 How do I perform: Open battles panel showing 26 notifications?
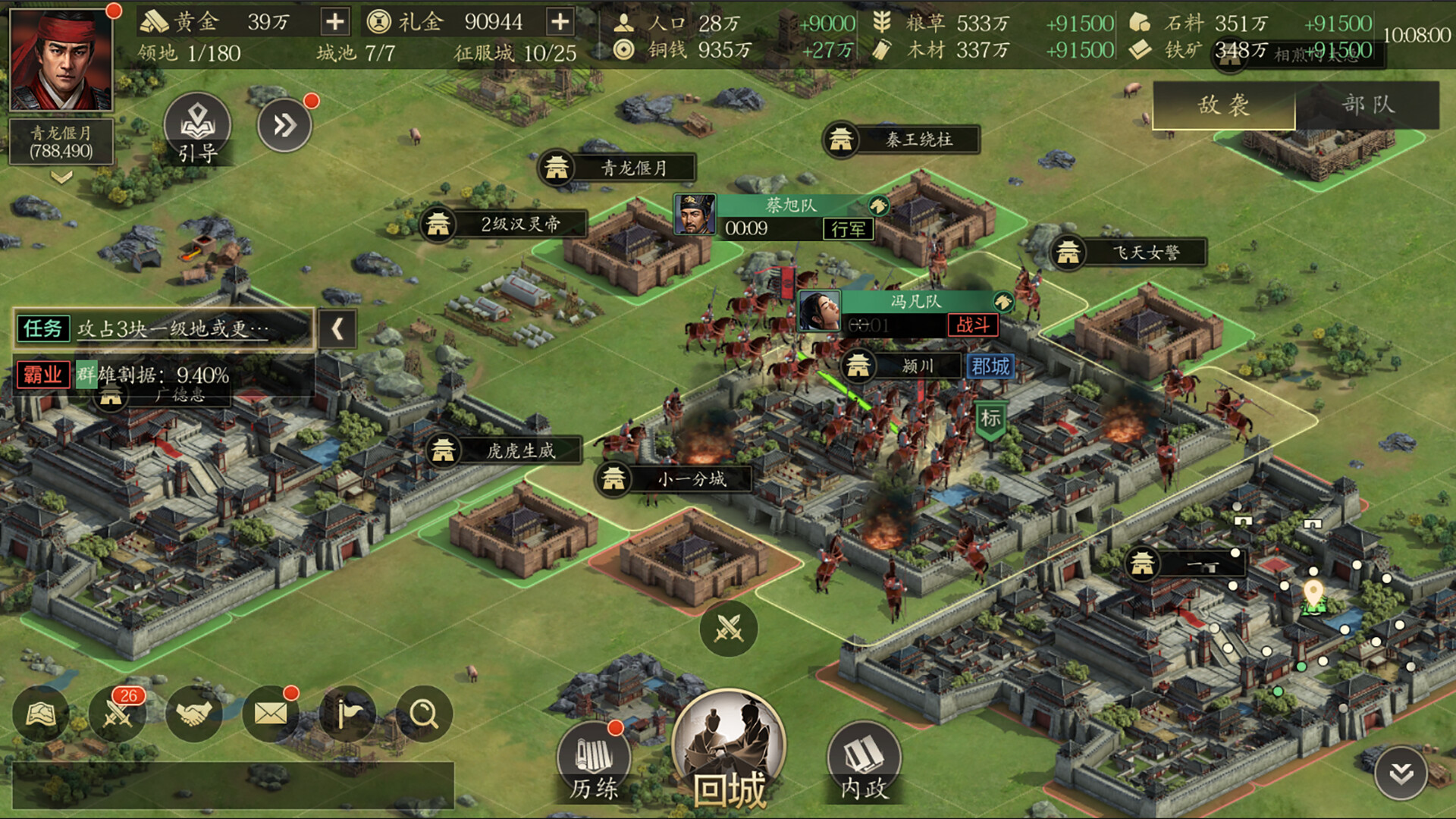click(118, 713)
